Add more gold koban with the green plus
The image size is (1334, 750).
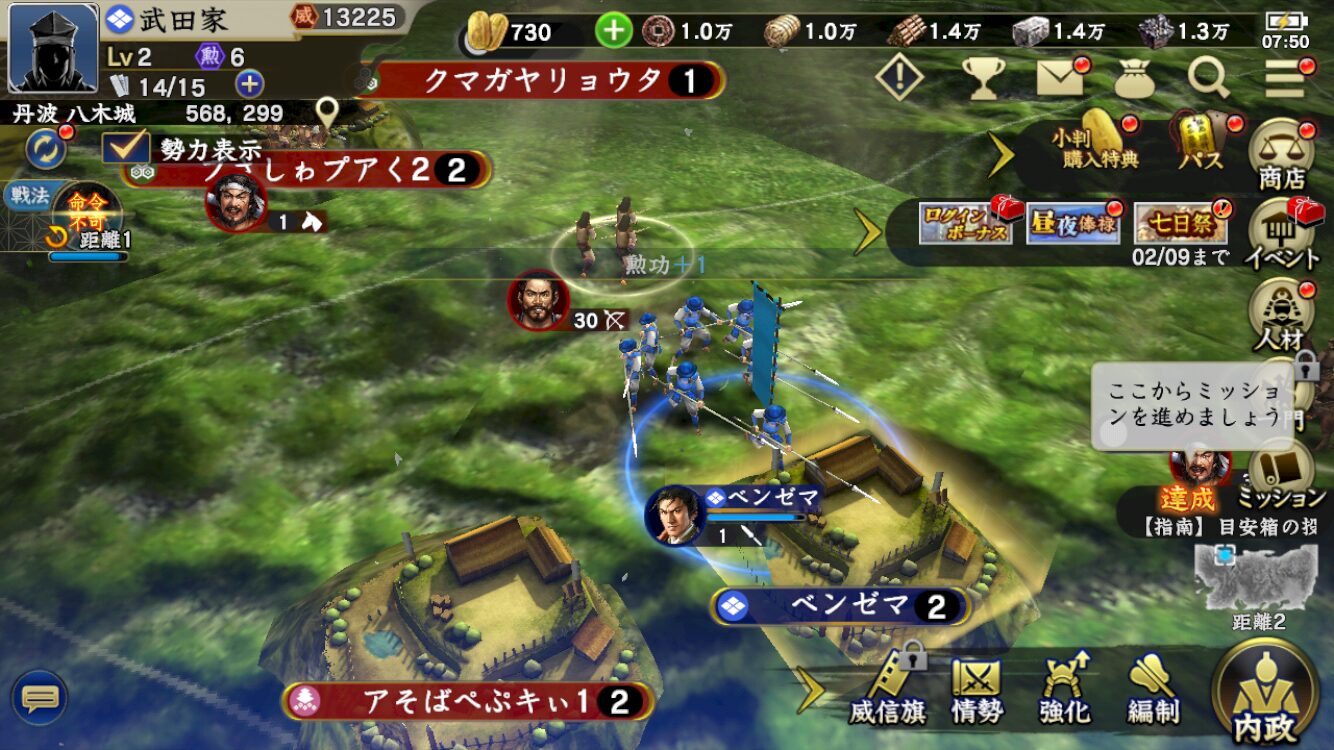tap(614, 30)
